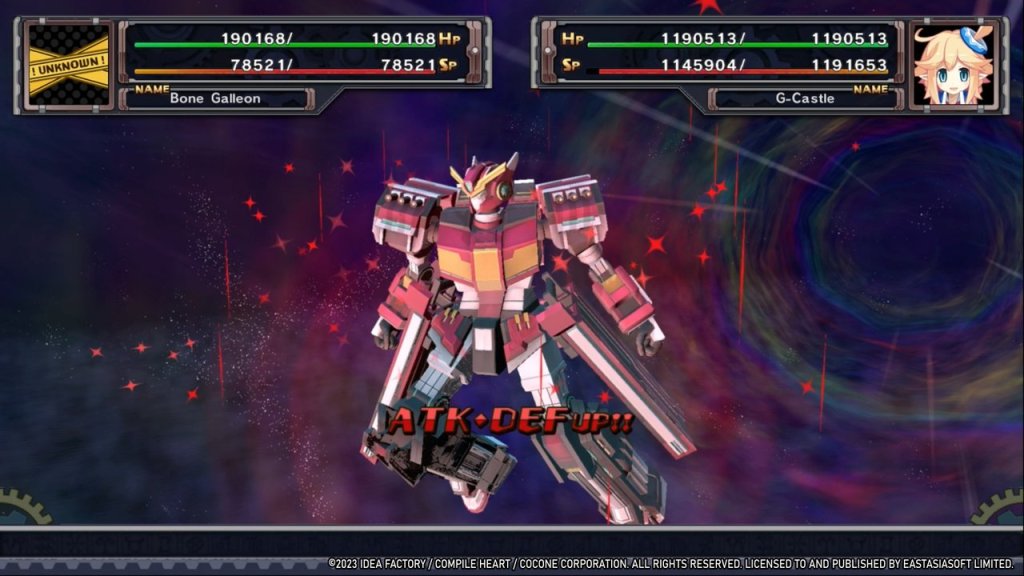Select the G-Castle blonde pilot portrait
Viewport: 1024px width, 576px height.
(953, 65)
